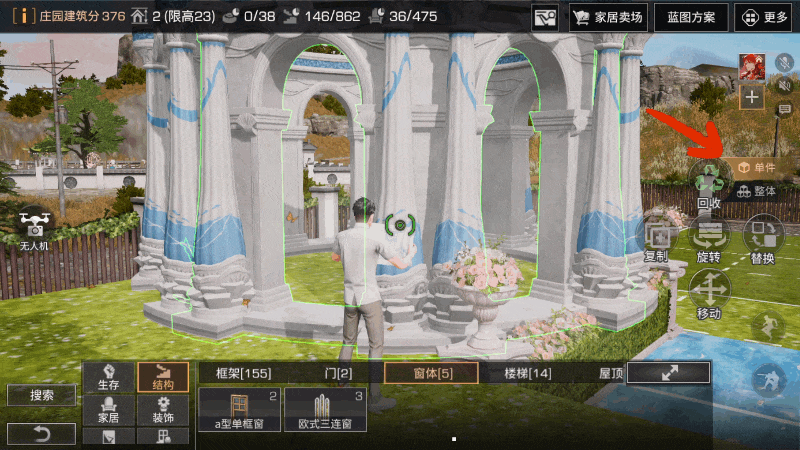800x450 pixels.
Task: Choose the 整体 whole-structure recycle option
Action: coord(756,191)
